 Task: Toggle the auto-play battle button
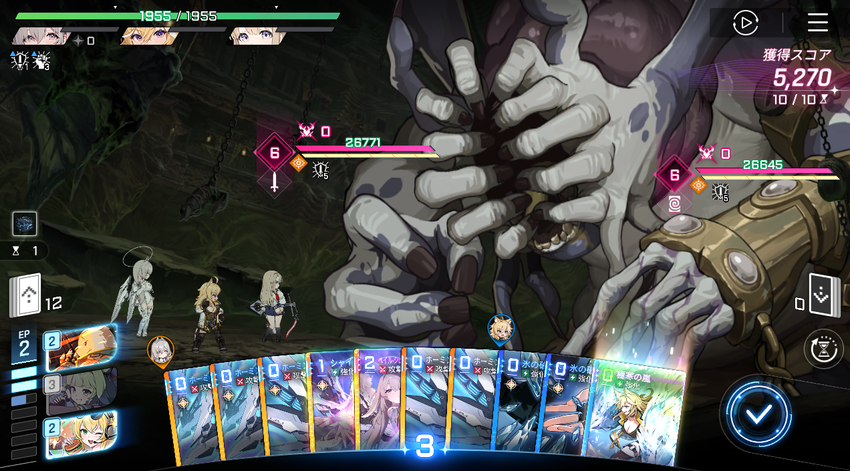(746, 22)
